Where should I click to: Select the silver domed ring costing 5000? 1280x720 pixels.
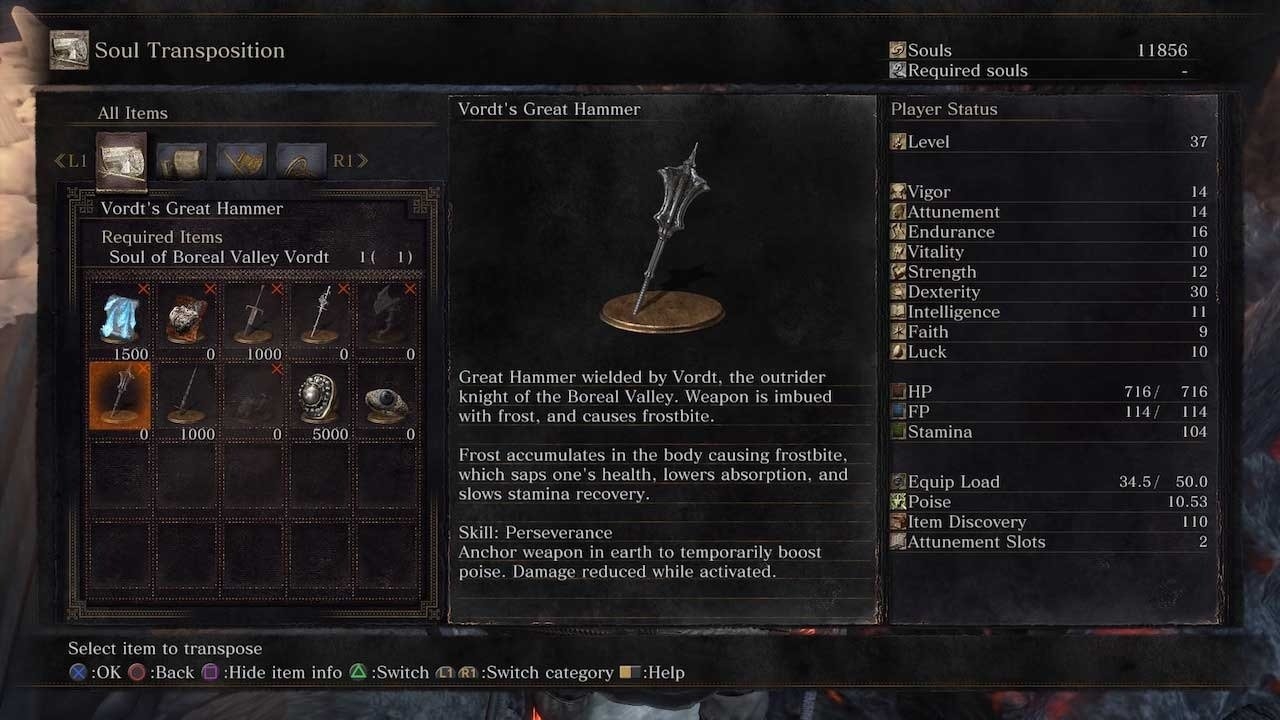point(320,395)
